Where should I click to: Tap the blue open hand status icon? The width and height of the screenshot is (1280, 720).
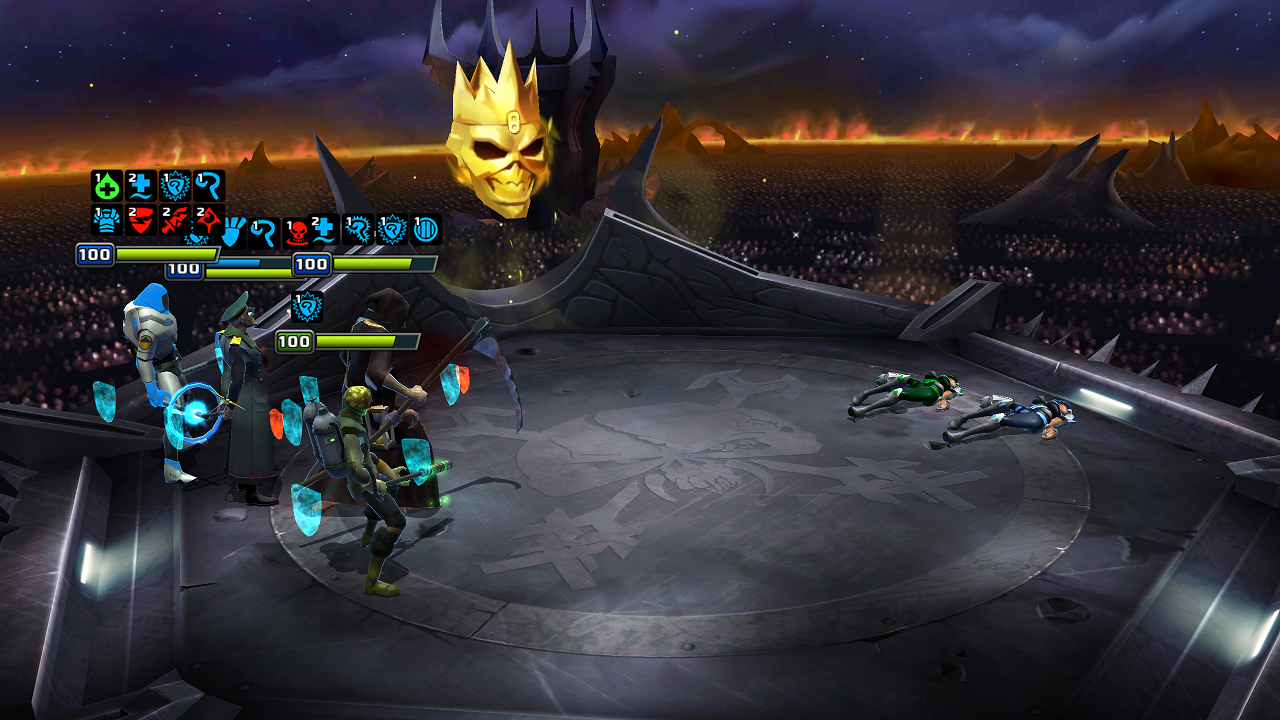pyautogui.click(x=233, y=231)
